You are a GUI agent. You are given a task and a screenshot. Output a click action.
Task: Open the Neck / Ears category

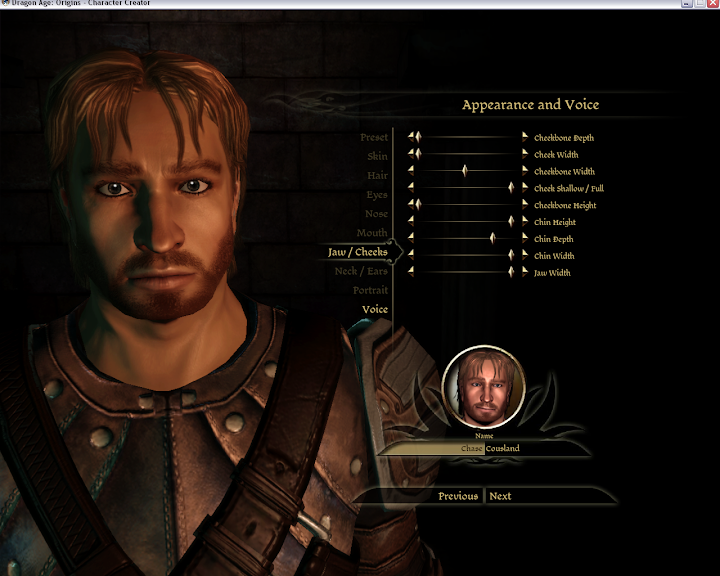tap(360, 271)
